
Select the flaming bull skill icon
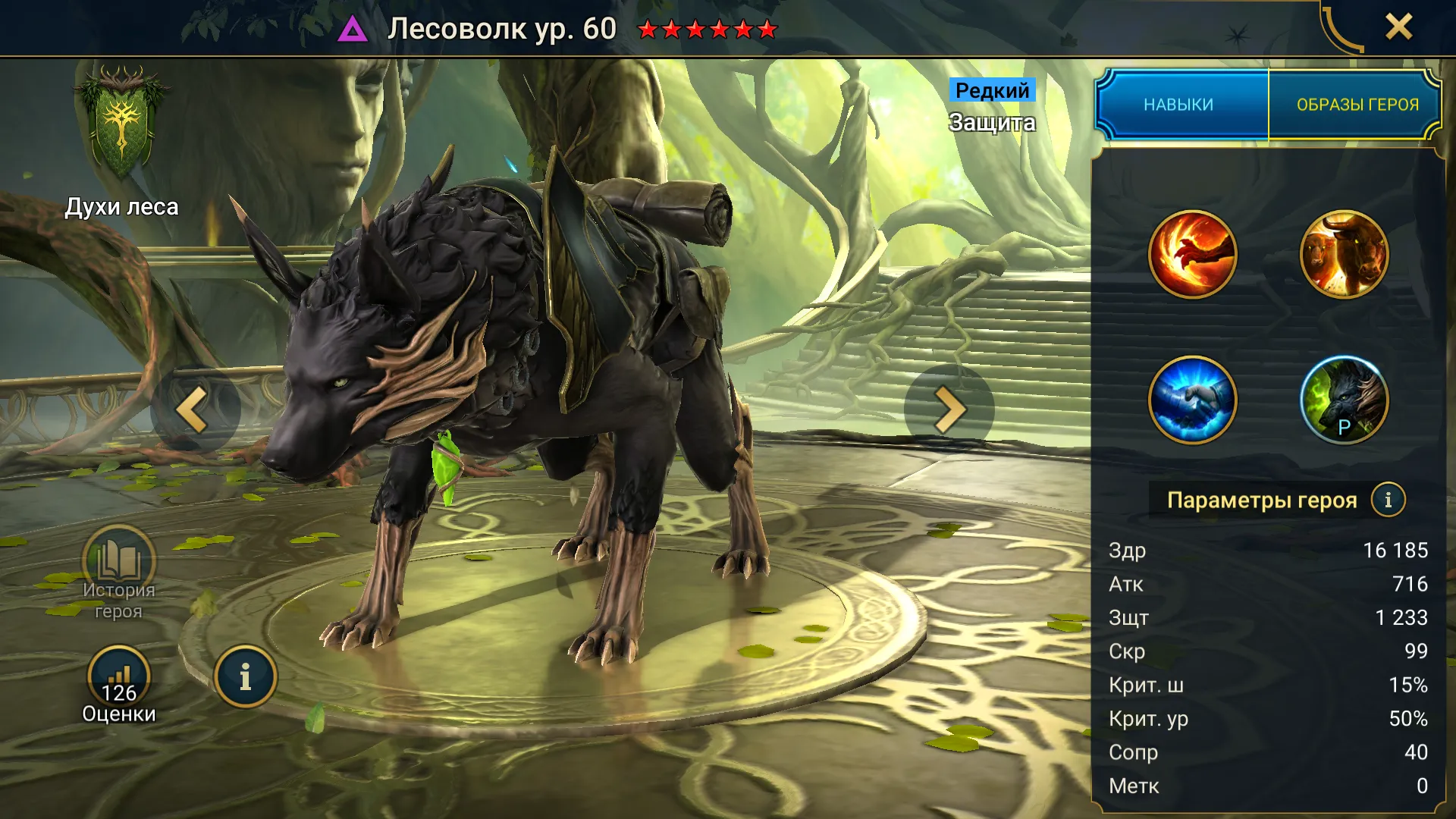[x=1344, y=254]
